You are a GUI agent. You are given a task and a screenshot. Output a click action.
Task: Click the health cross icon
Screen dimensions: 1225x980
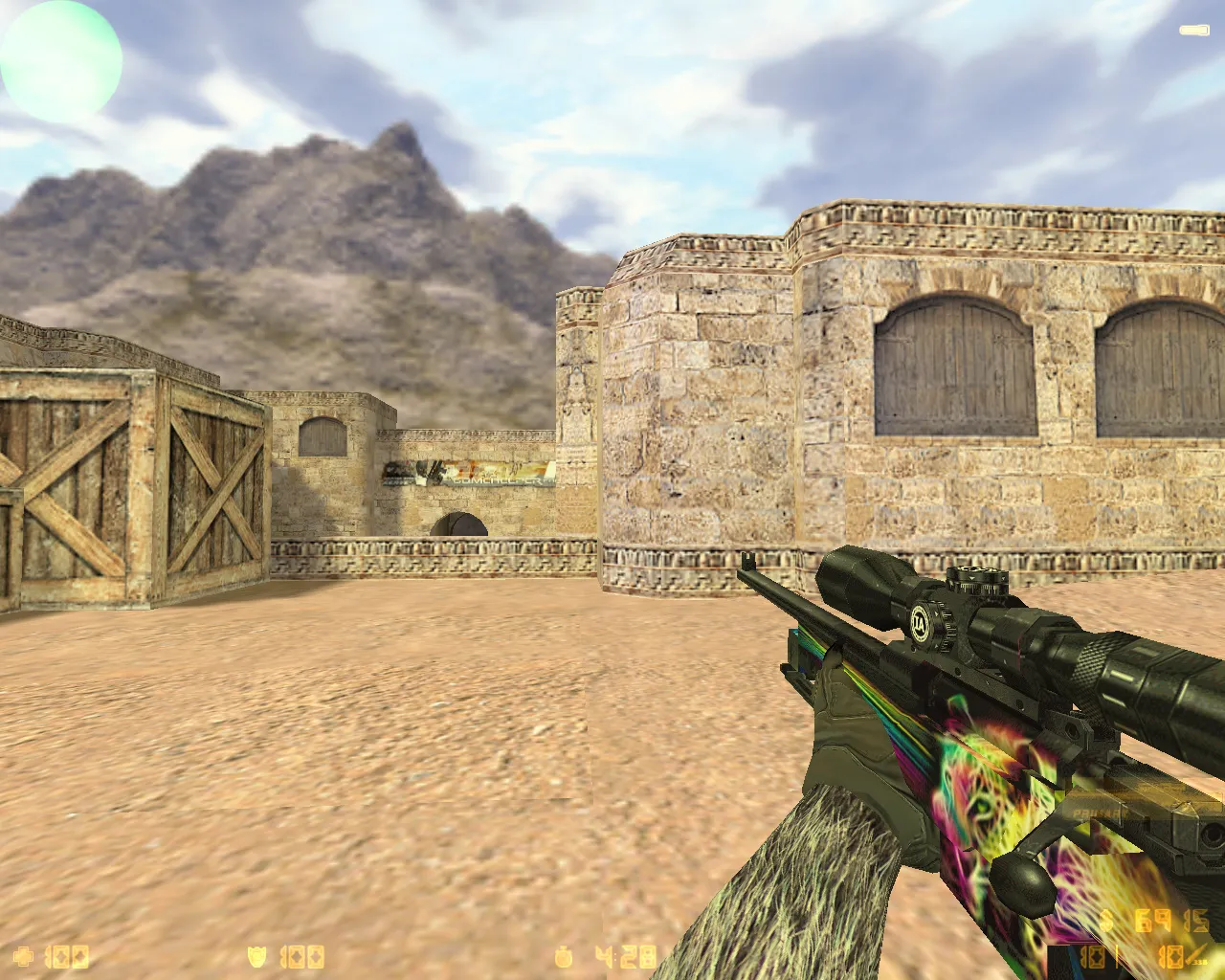(x=24, y=954)
